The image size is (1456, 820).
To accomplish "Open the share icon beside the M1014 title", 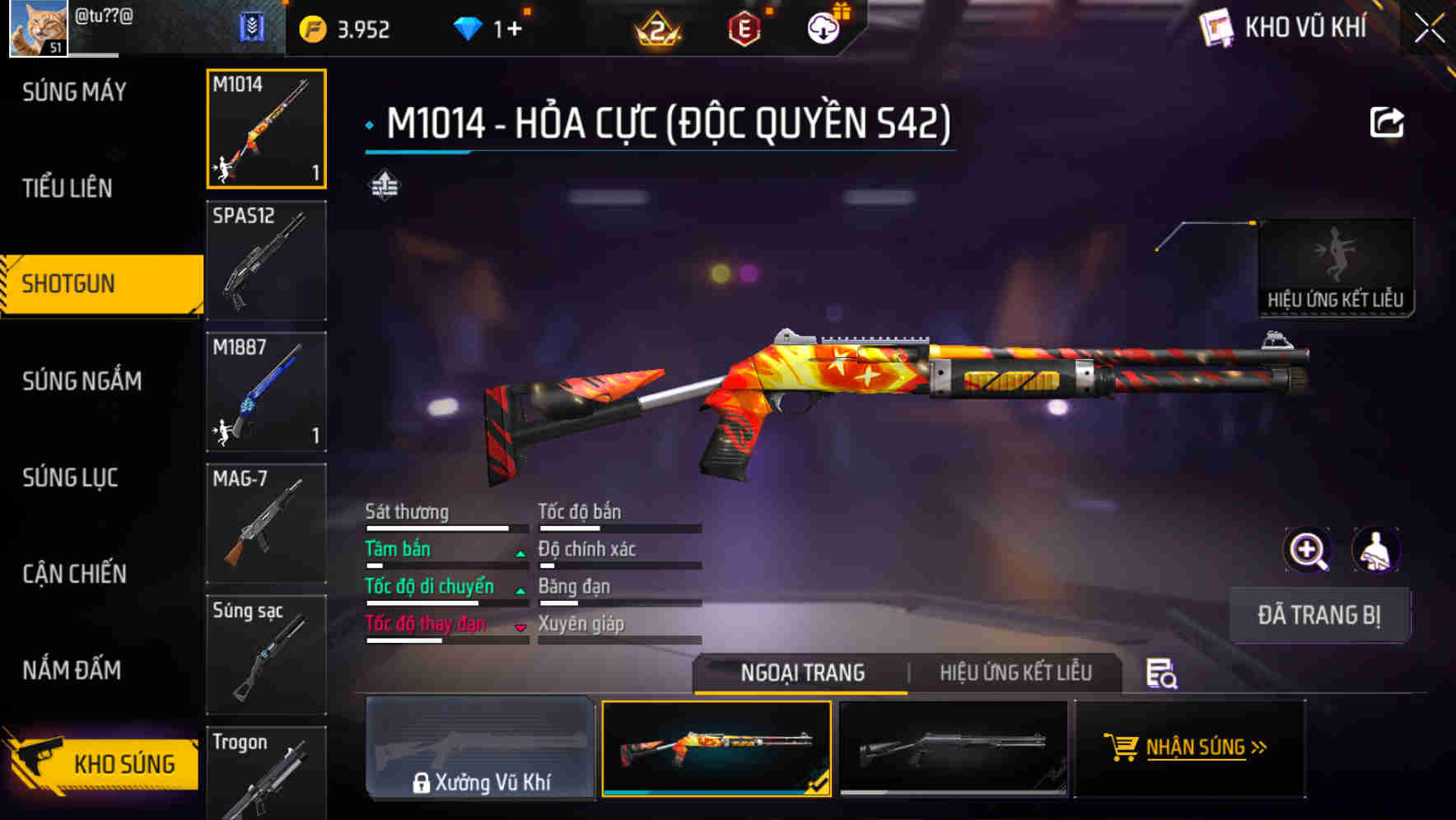I will click(x=1388, y=120).
